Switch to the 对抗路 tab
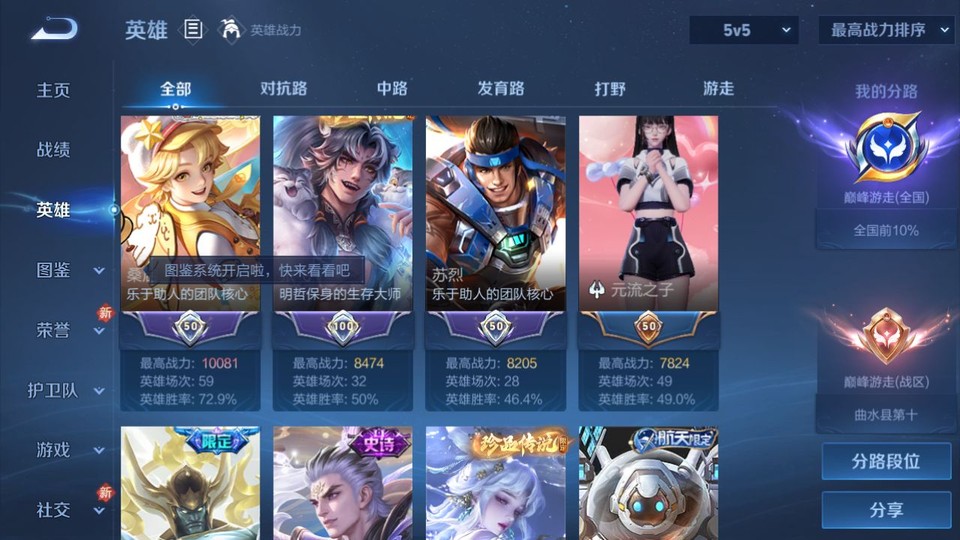Image resolution: width=960 pixels, height=540 pixels. pyautogui.click(x=284, y=89)
